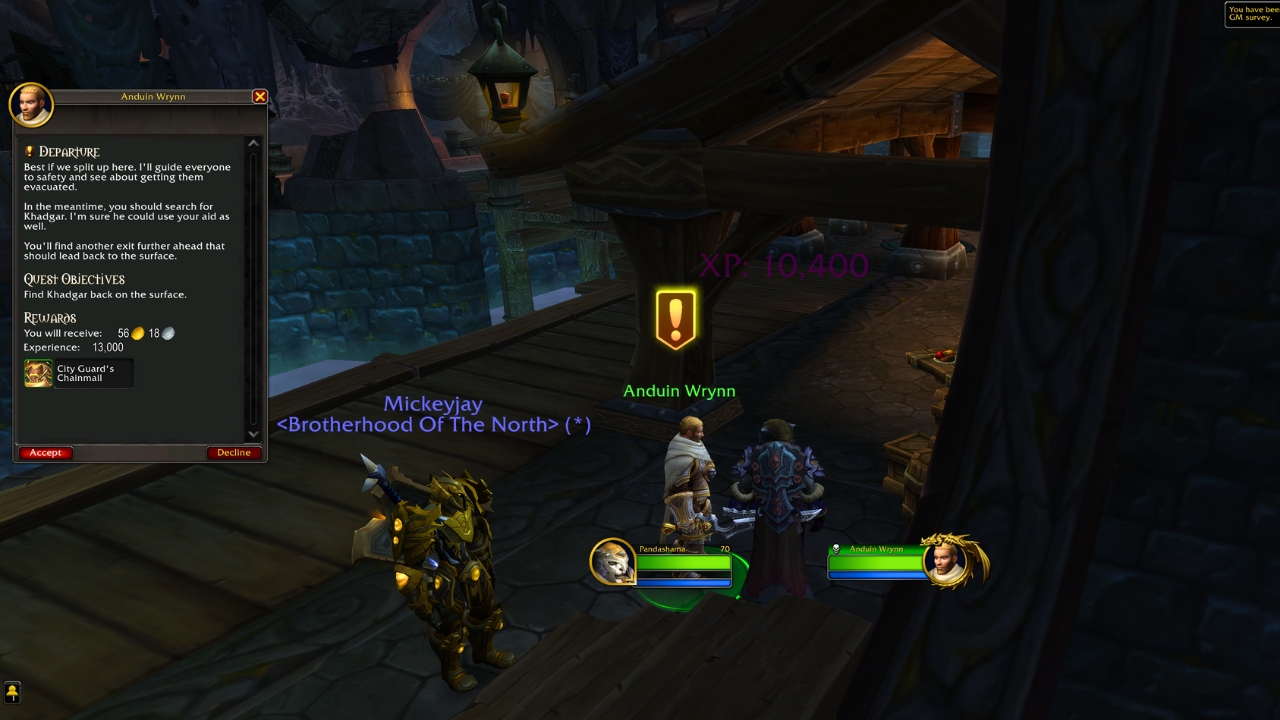Close the Anduin Wrynn quest window

pos(259,96)
